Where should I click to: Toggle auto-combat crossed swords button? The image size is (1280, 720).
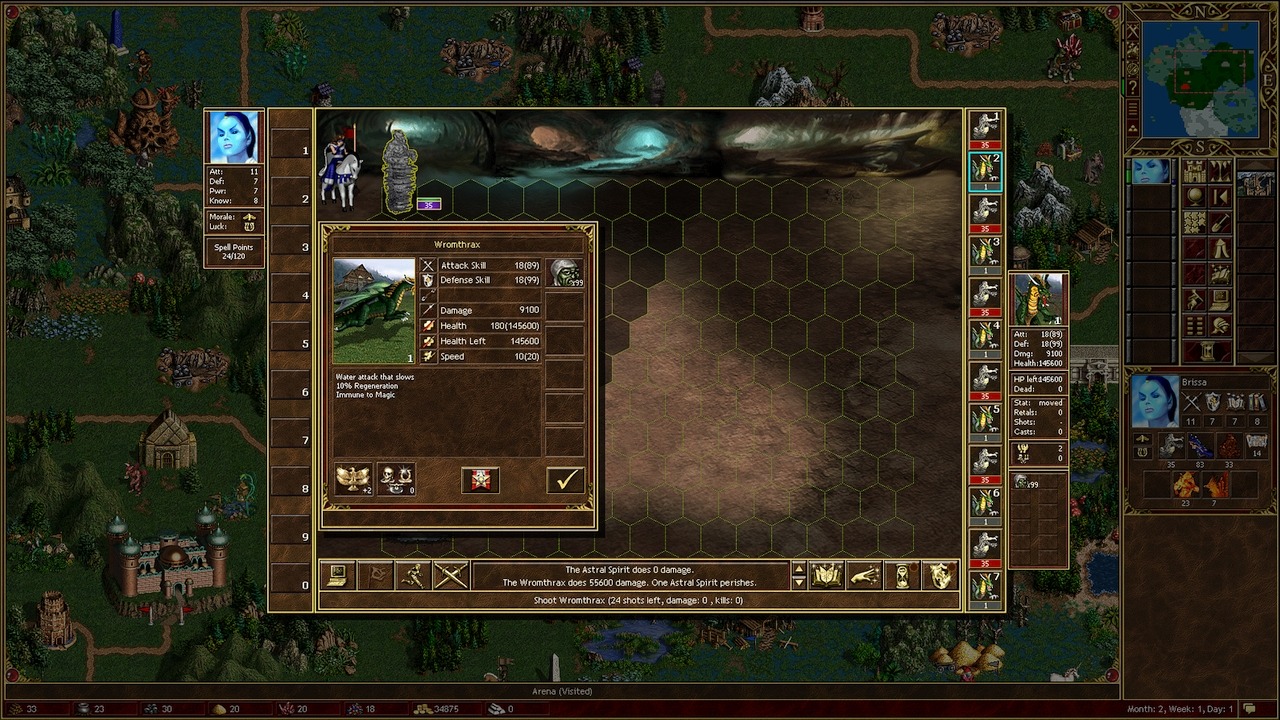tap(451, 576)
